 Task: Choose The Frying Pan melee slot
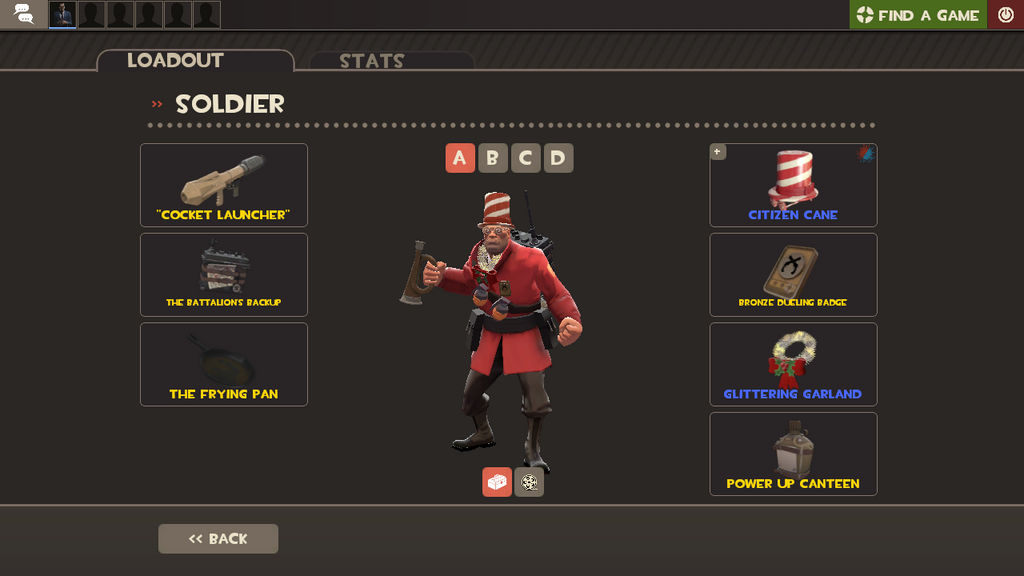[x=224, y=364]
